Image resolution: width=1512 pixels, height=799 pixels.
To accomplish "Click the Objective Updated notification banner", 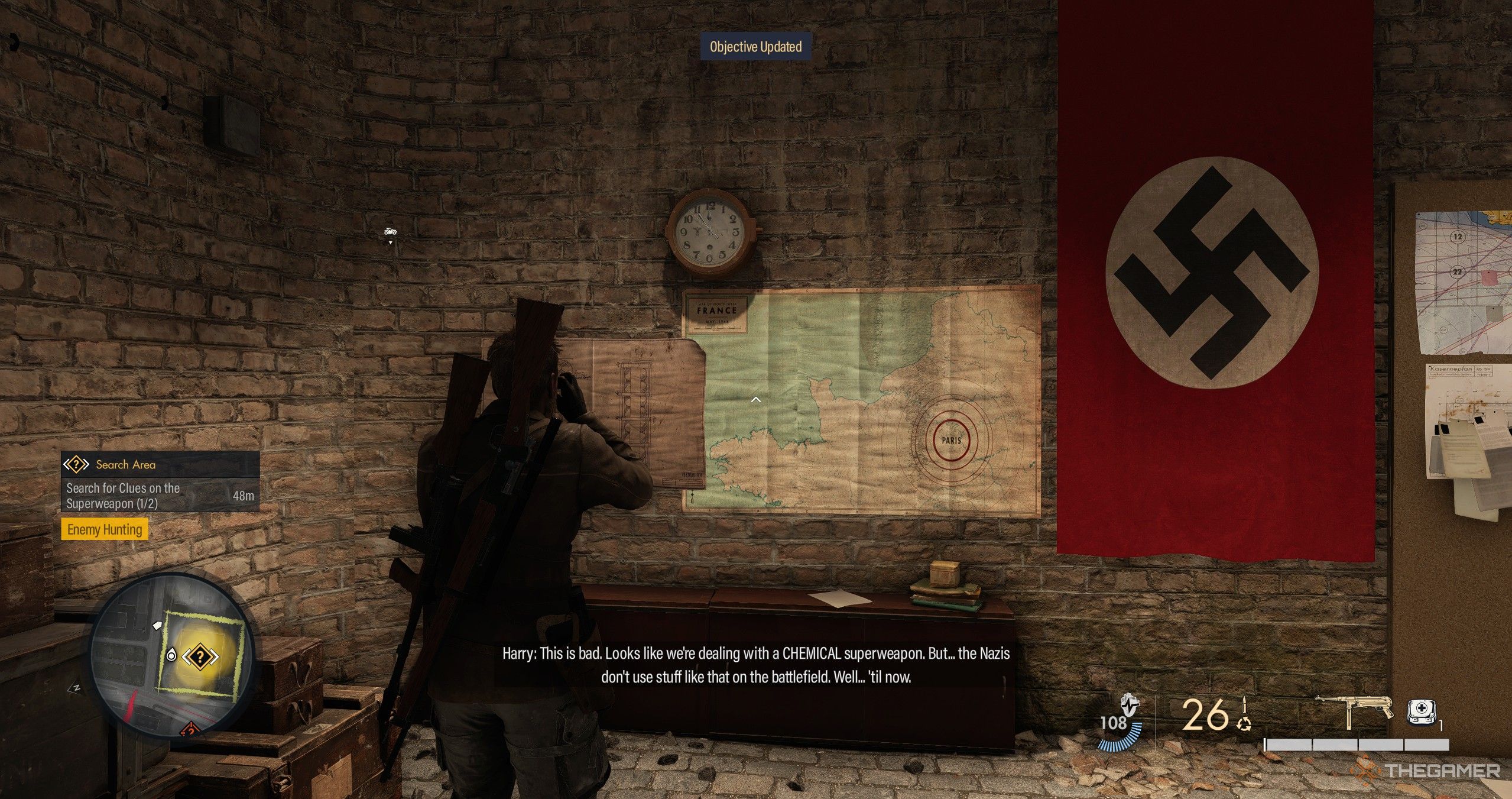I will tap(755, 47).
